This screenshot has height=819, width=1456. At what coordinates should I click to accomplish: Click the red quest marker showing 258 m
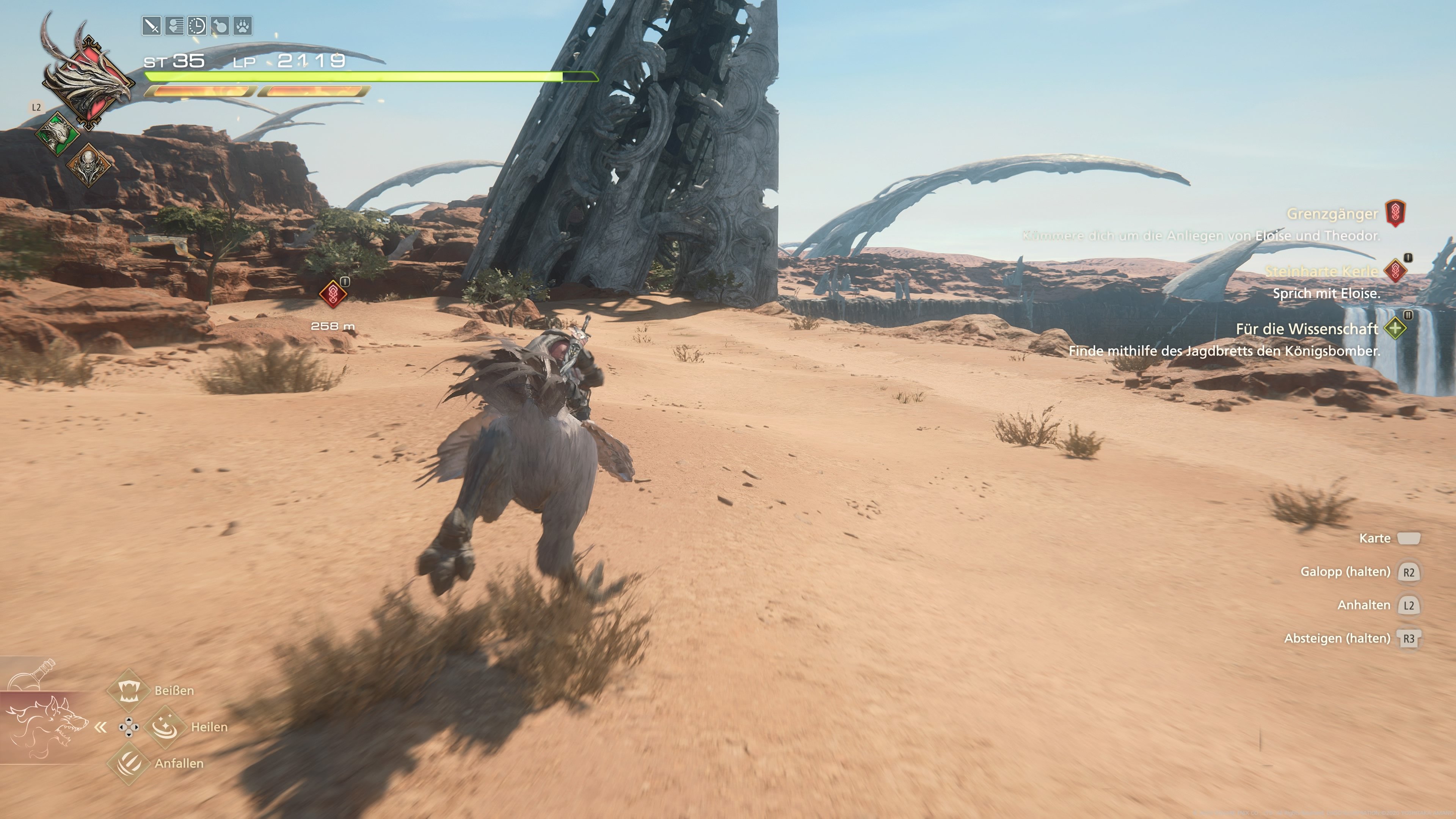coord(333,294)
